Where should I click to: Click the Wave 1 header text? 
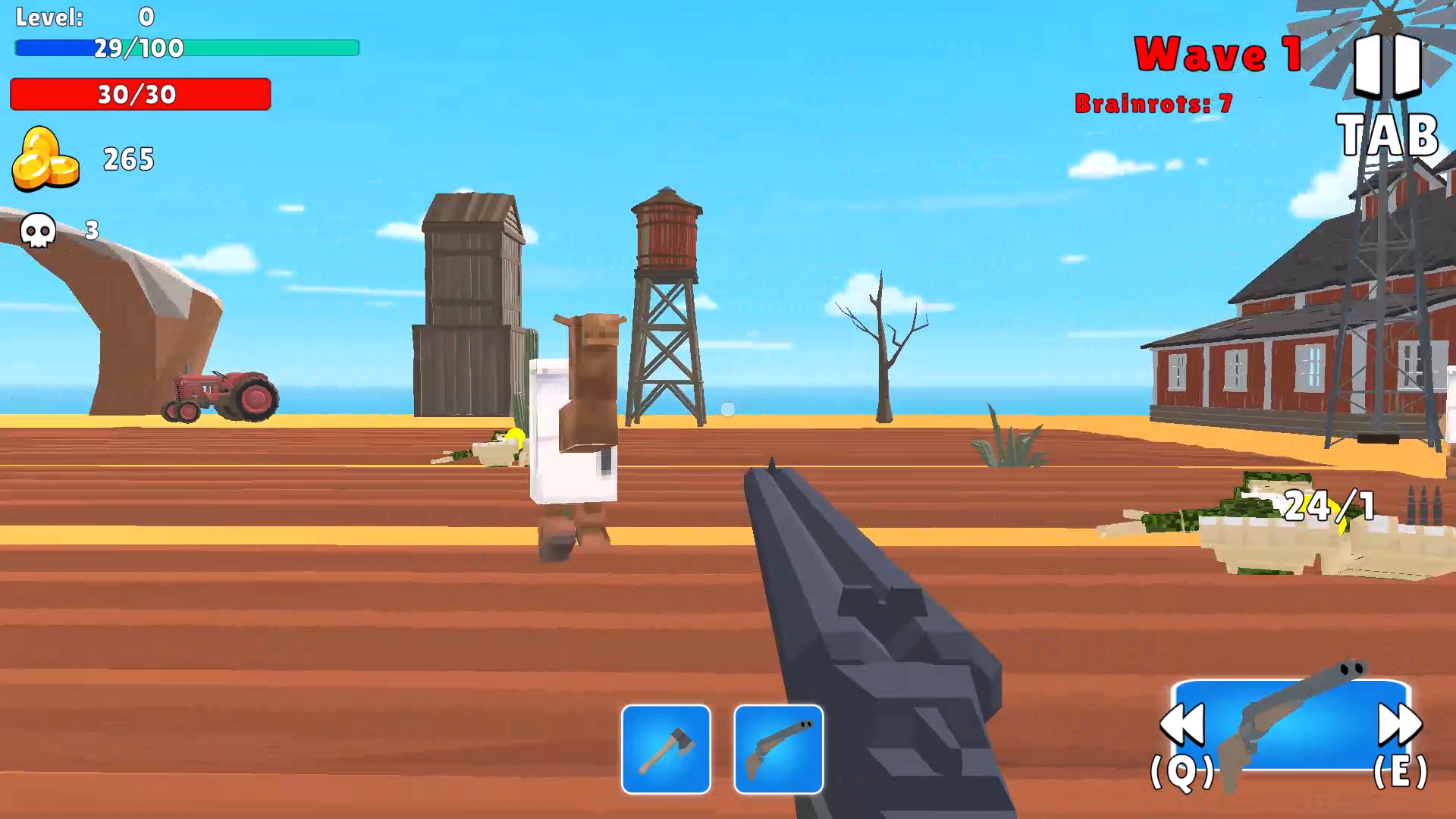tap(1217, 53)
